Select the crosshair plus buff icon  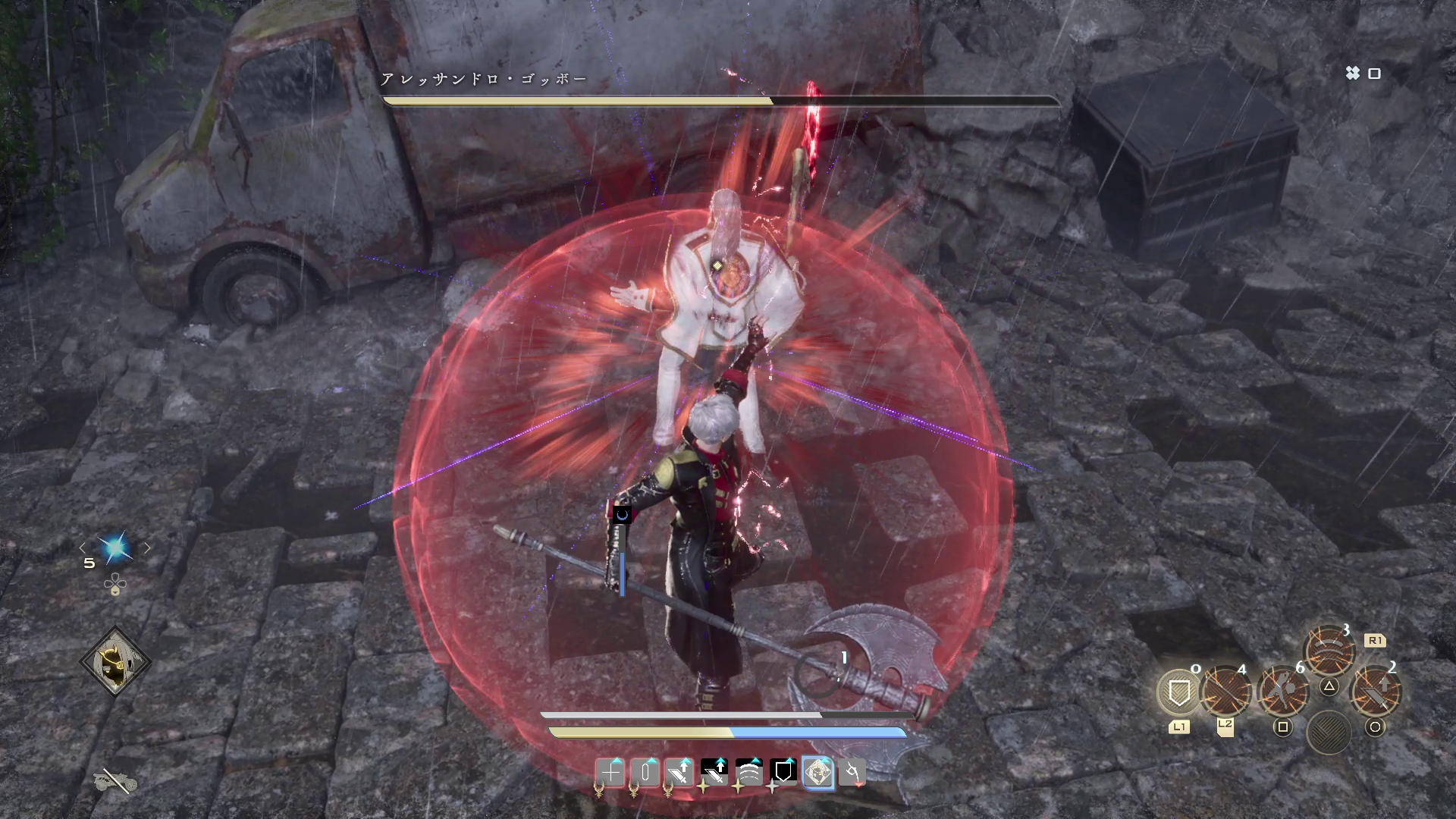click(610, 773)
